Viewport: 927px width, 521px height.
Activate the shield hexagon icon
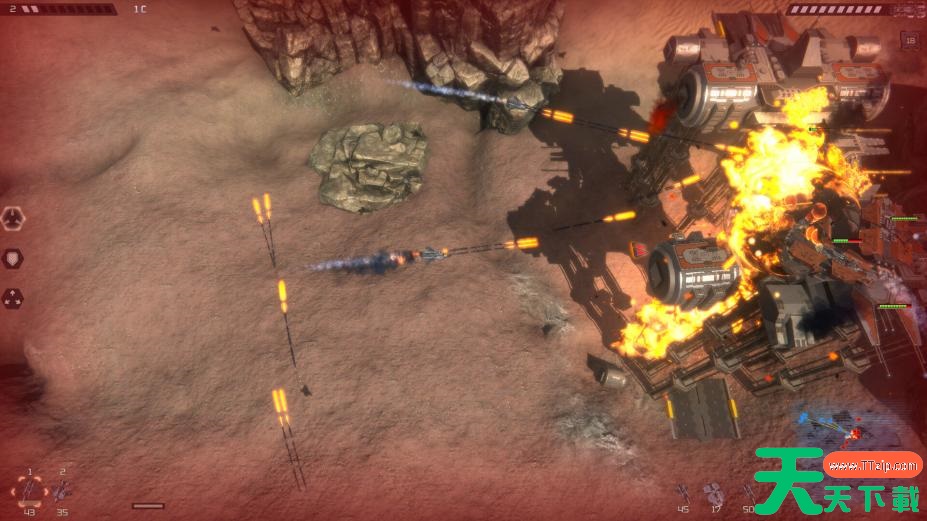pos(13,257)
